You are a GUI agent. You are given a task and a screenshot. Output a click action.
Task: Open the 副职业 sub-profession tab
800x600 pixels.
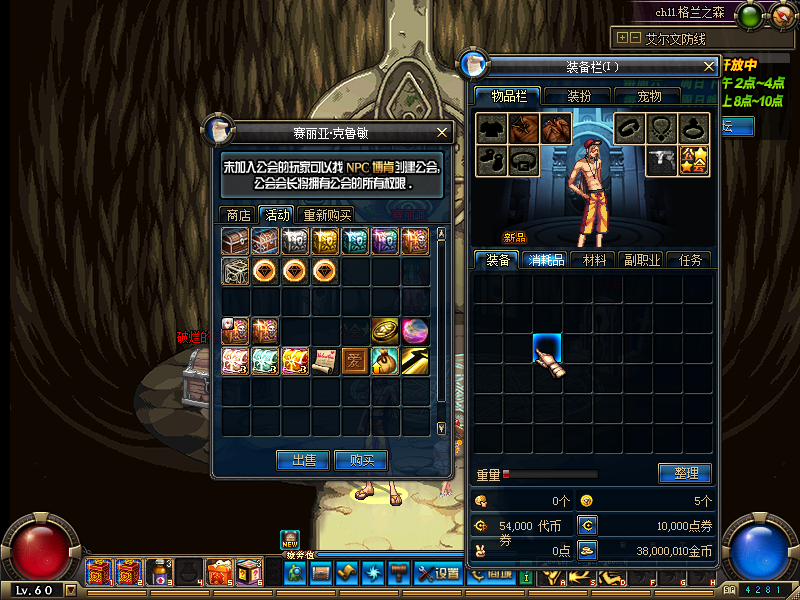(642, 260)
